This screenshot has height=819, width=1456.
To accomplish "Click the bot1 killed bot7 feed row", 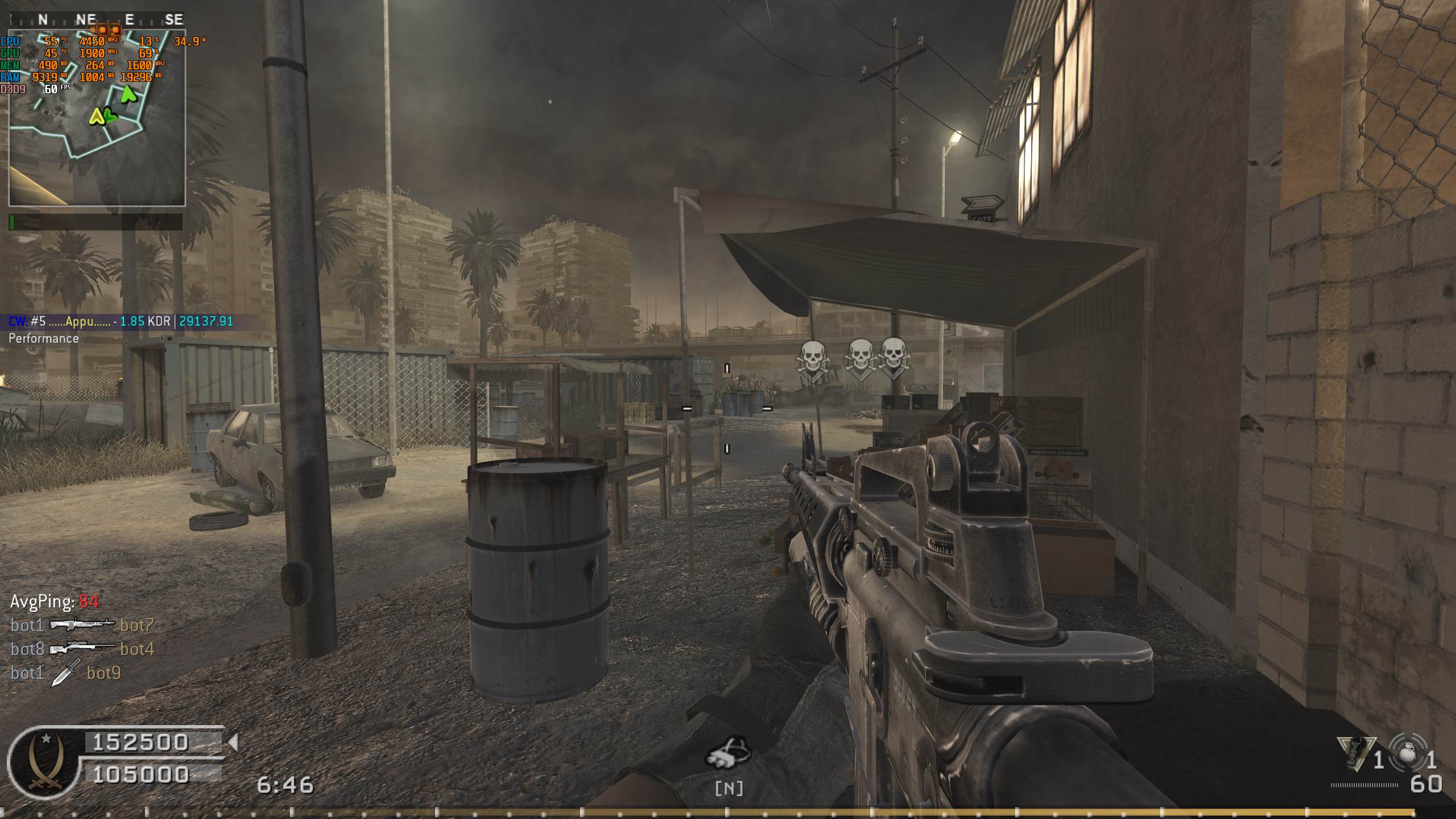I will pos(82,625).
